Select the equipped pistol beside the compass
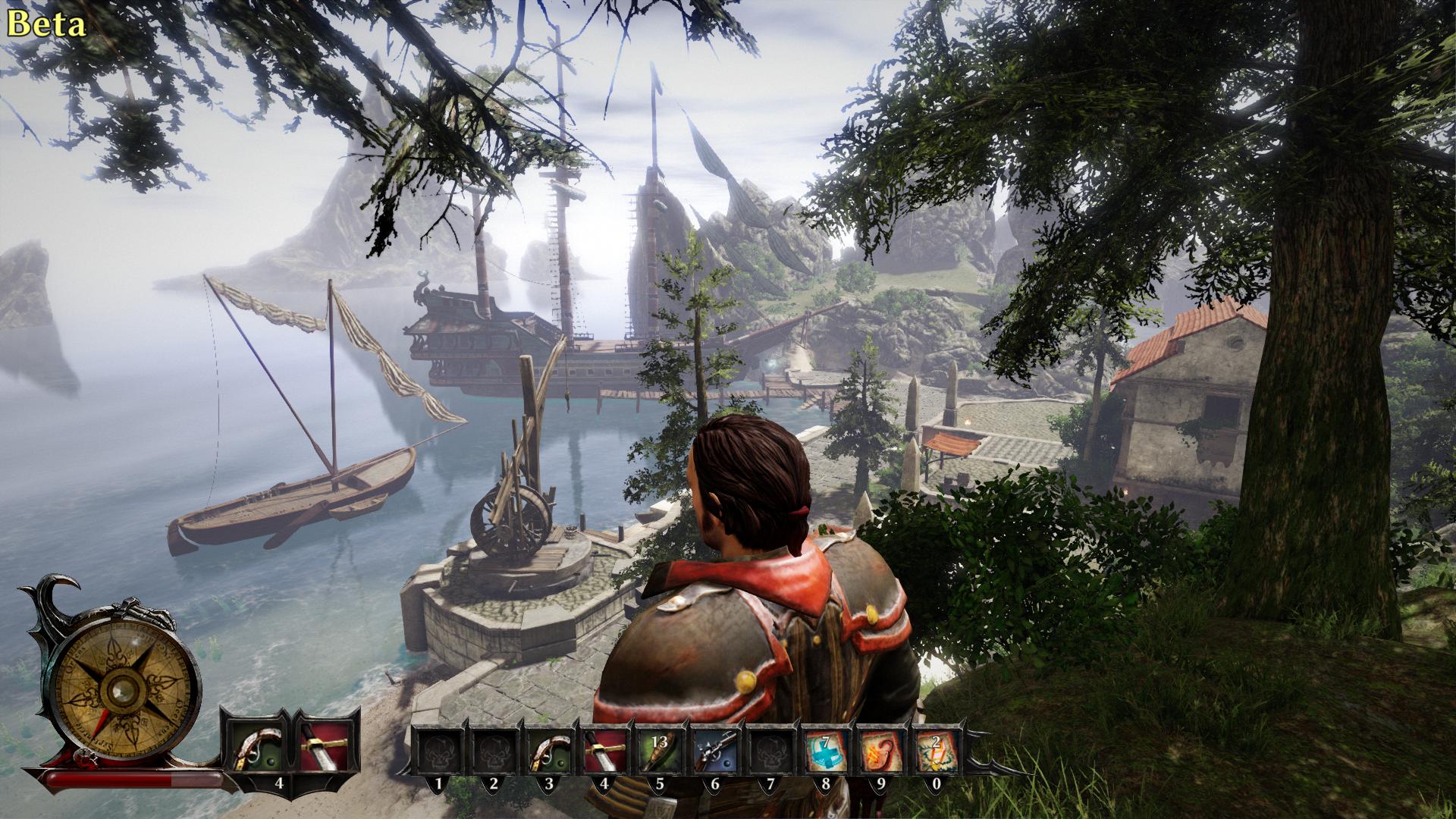 (255, 747)
